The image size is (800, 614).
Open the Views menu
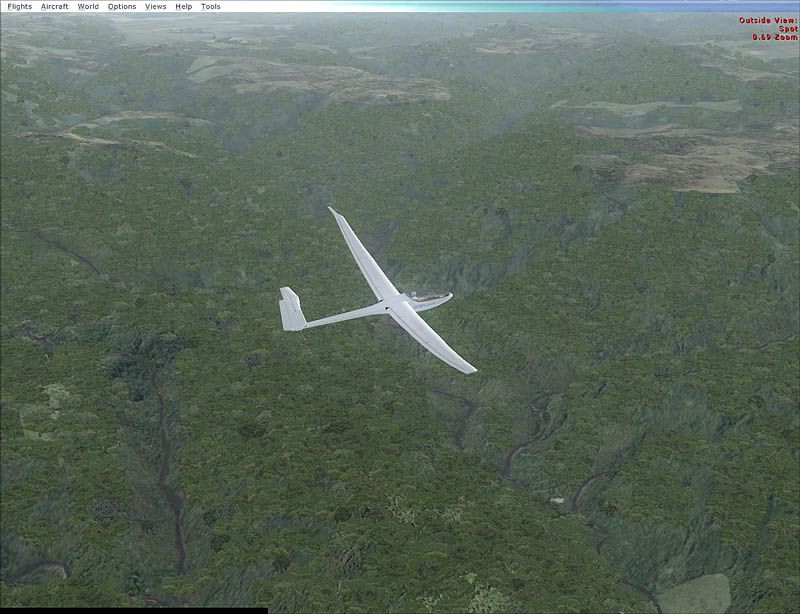(156, 6)
